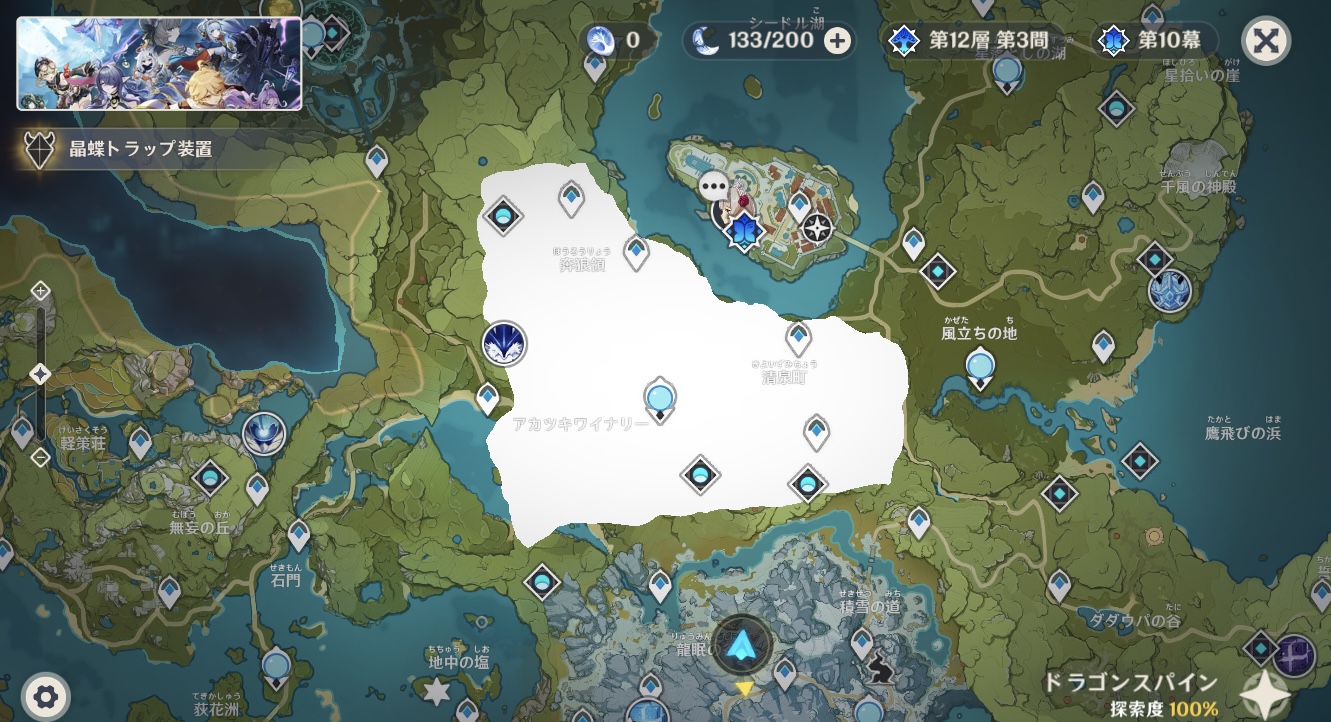Click the player location arrow marker
1331x722 pixels.
pos(742,645)
